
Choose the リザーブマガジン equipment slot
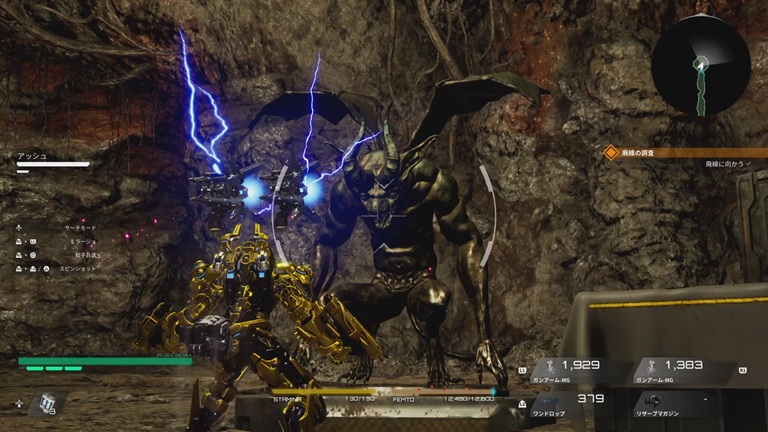click(x=685, y=402)
